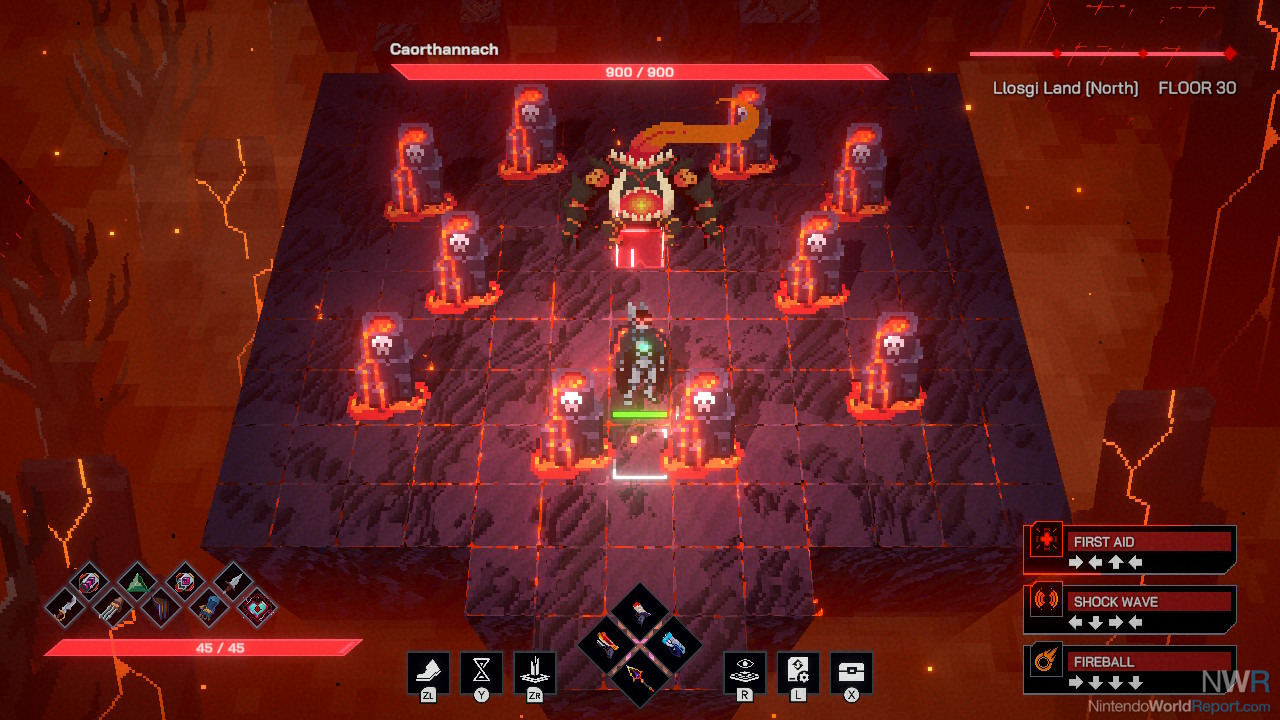Select the blue squid relic slot
This screenshot has width=1280, height=720.
pos(209,607)
